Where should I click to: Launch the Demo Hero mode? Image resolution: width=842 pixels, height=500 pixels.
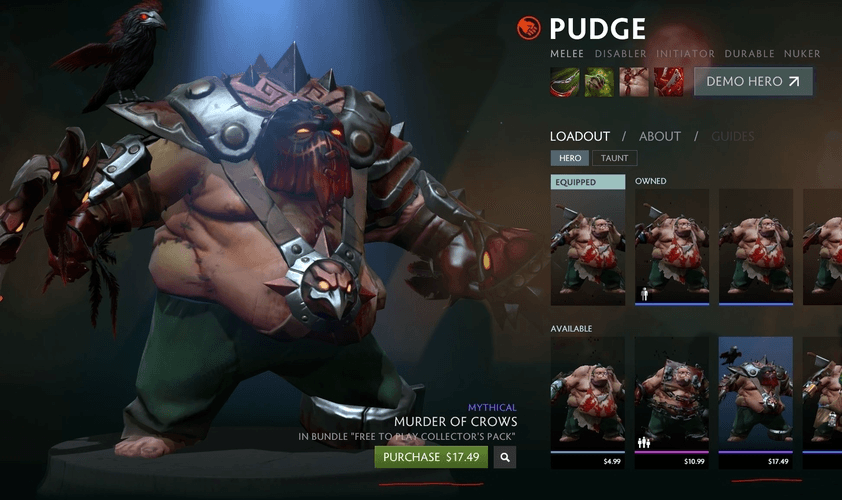(753, 82)
